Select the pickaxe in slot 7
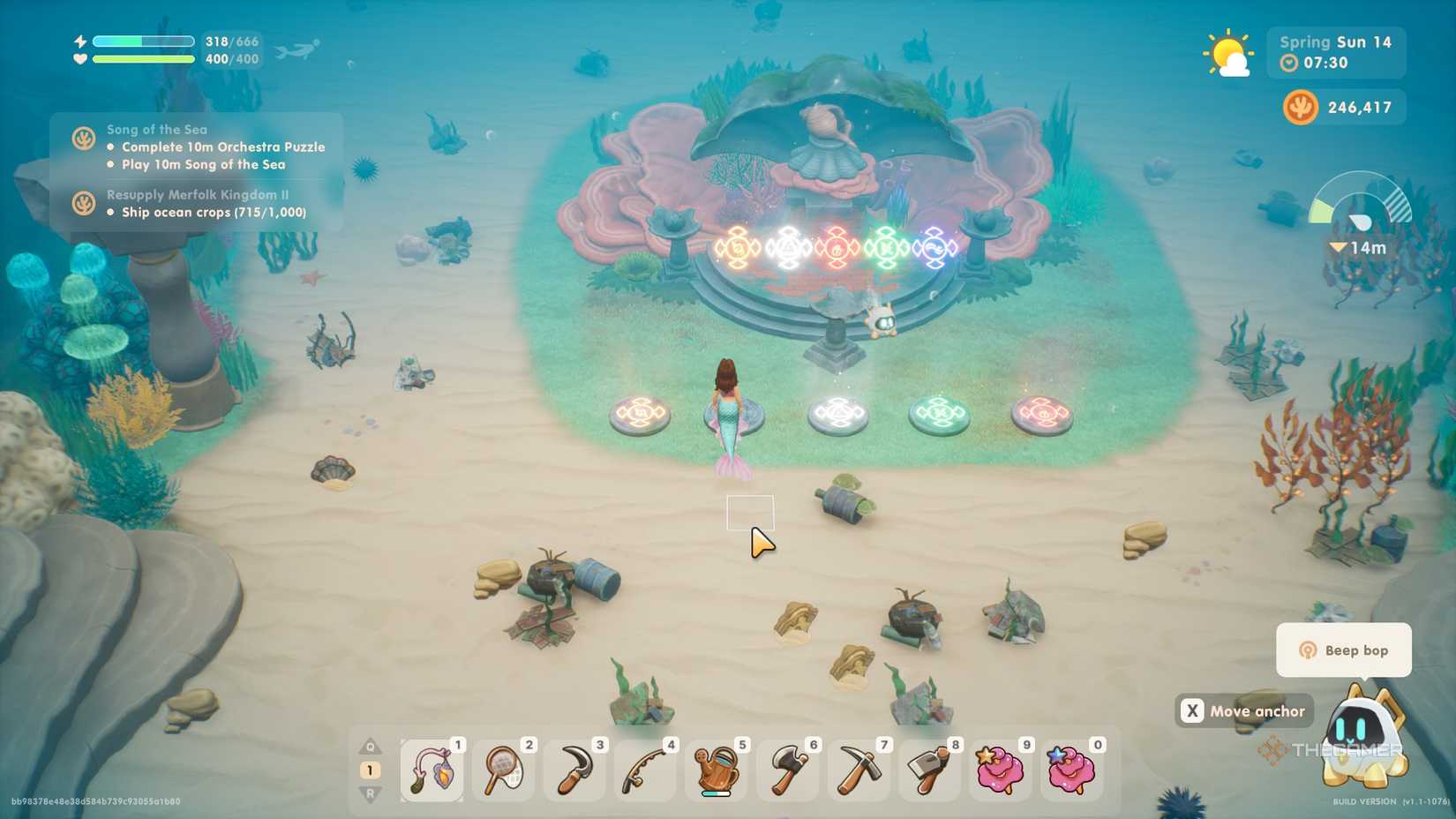1456x819 pixels. click(857, 768)
